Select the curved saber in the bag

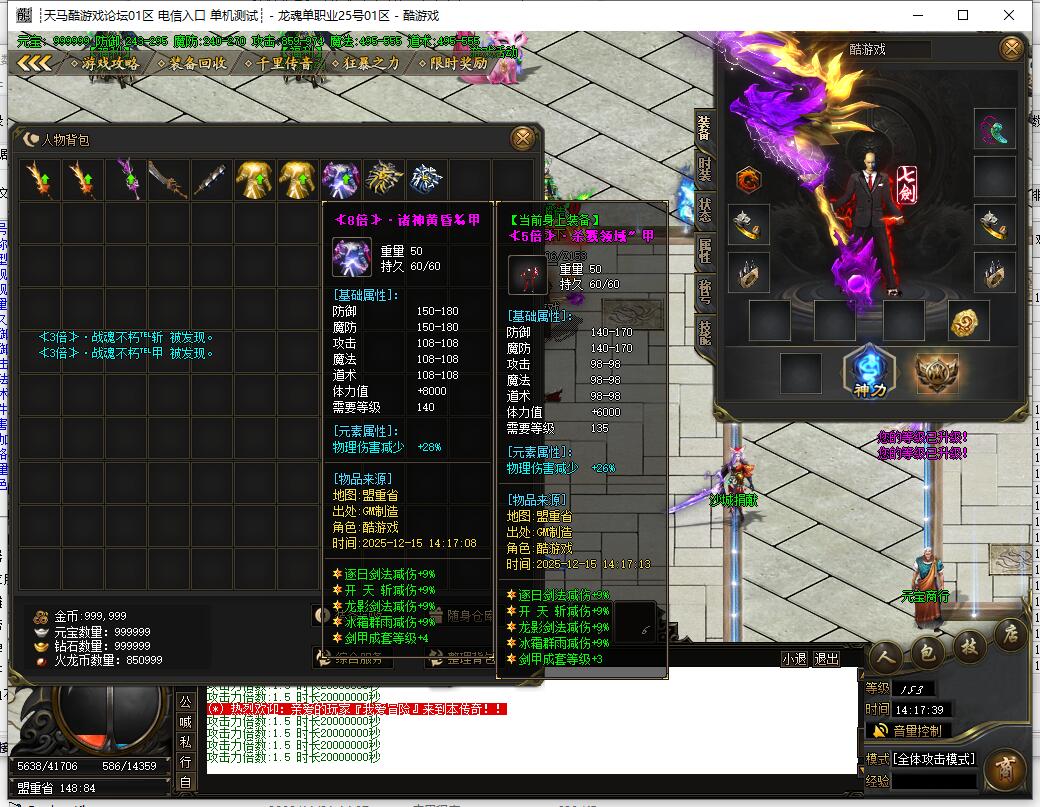[x=168, y=180]
